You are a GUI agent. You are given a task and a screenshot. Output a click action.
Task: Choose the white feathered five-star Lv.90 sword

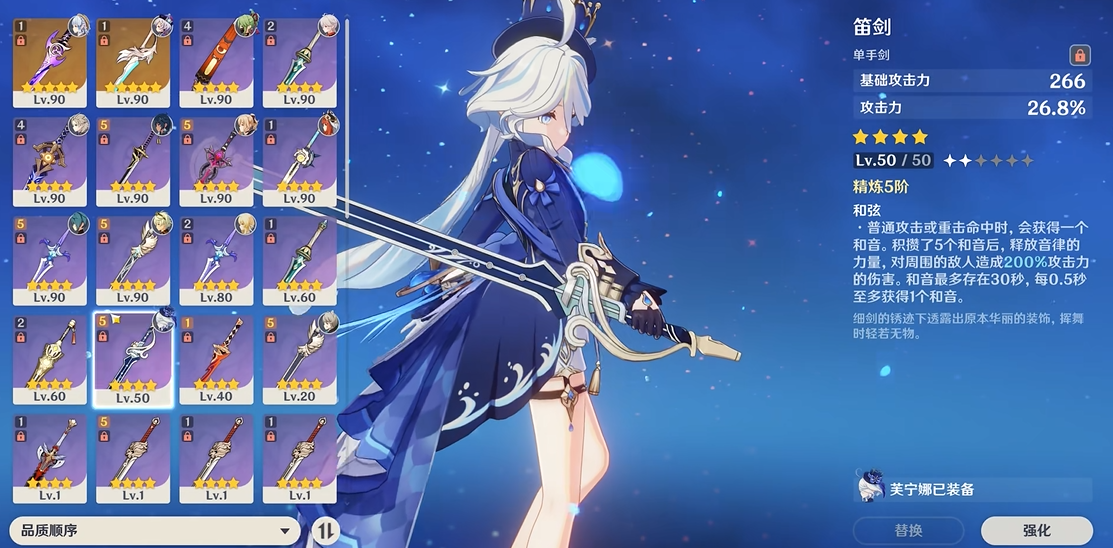click(133, 60)
